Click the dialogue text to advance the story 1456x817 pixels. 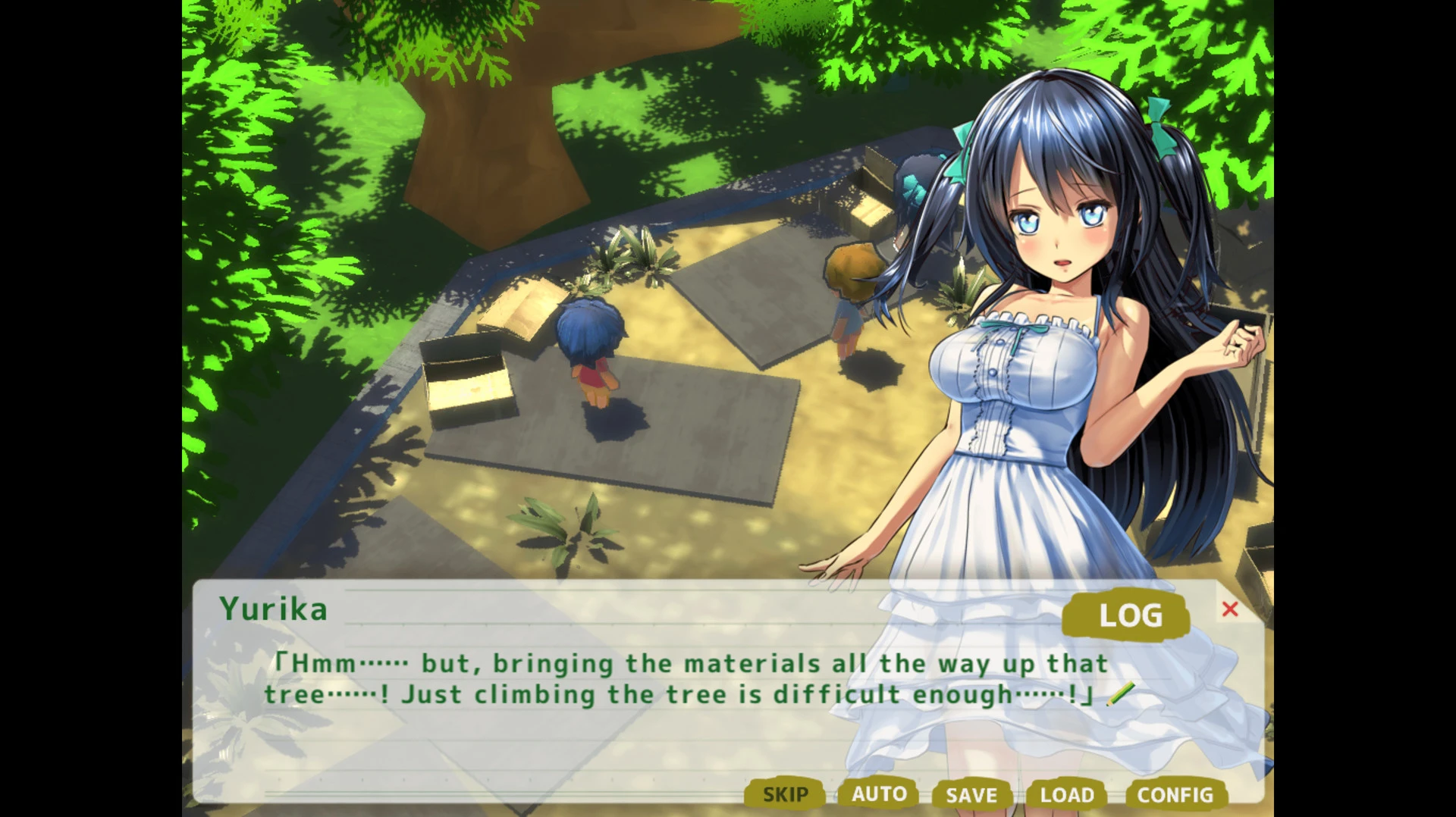pyautogui.click(x=682, y=677)
